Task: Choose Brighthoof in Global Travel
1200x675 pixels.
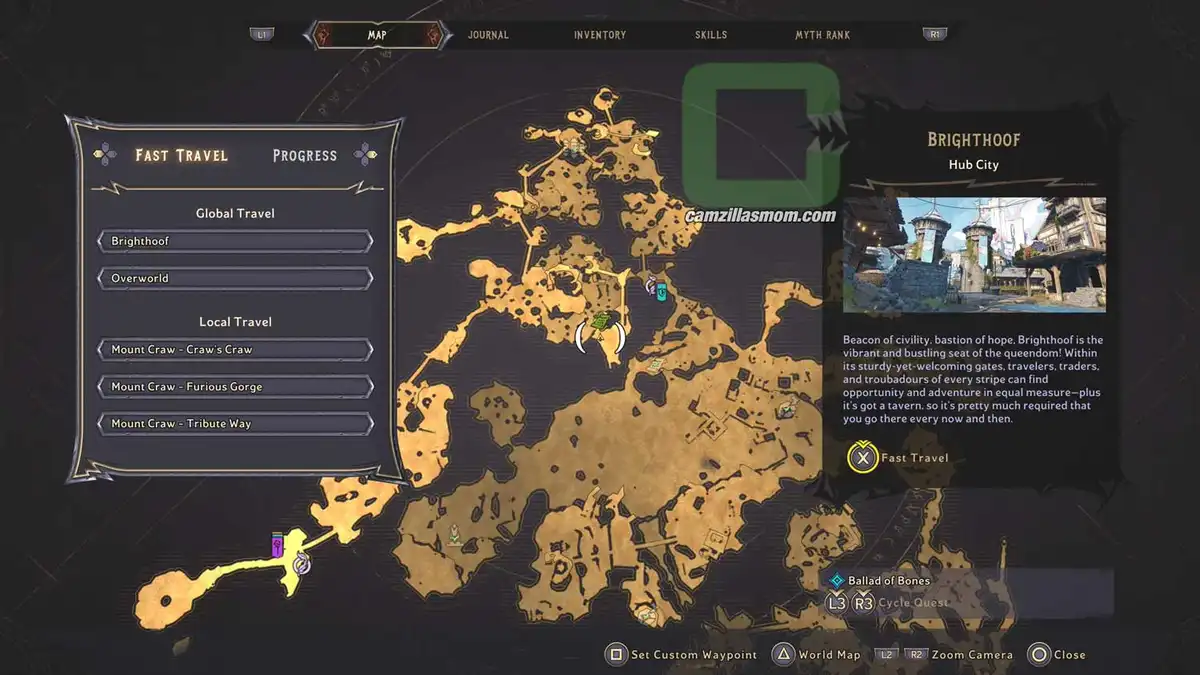Action: (235, 242)
